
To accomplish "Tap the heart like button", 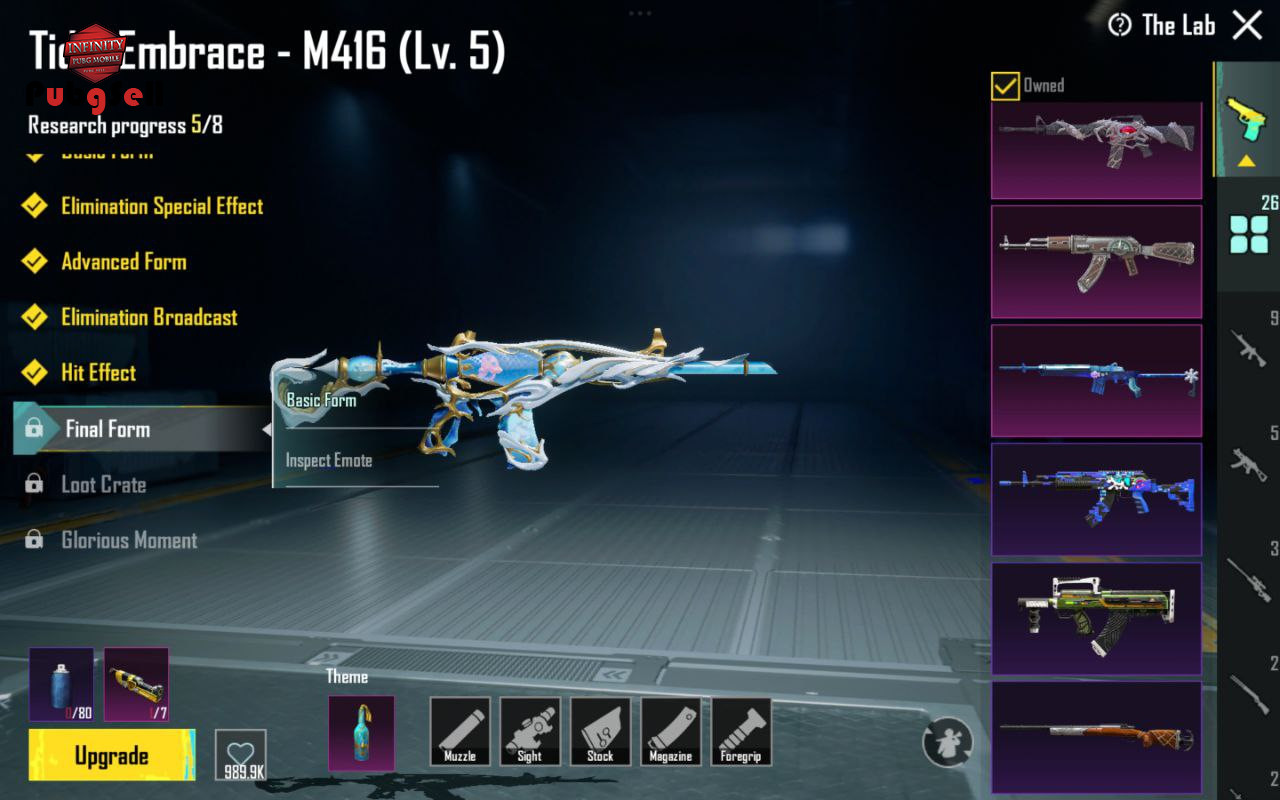I will coord(241,755).
